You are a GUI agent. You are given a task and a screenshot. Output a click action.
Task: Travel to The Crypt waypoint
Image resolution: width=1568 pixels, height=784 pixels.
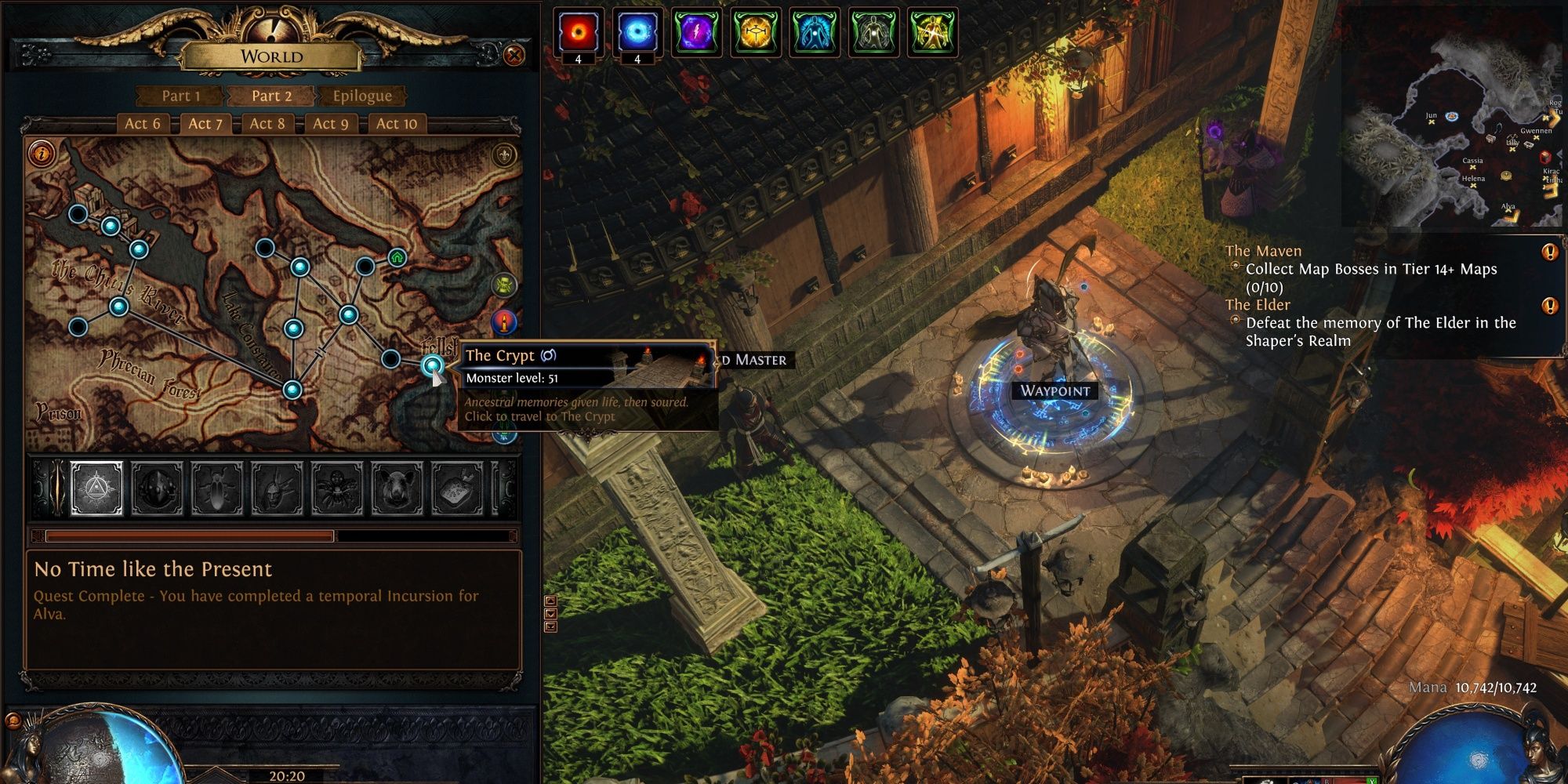pyautogui.click(x=432, y=365)
